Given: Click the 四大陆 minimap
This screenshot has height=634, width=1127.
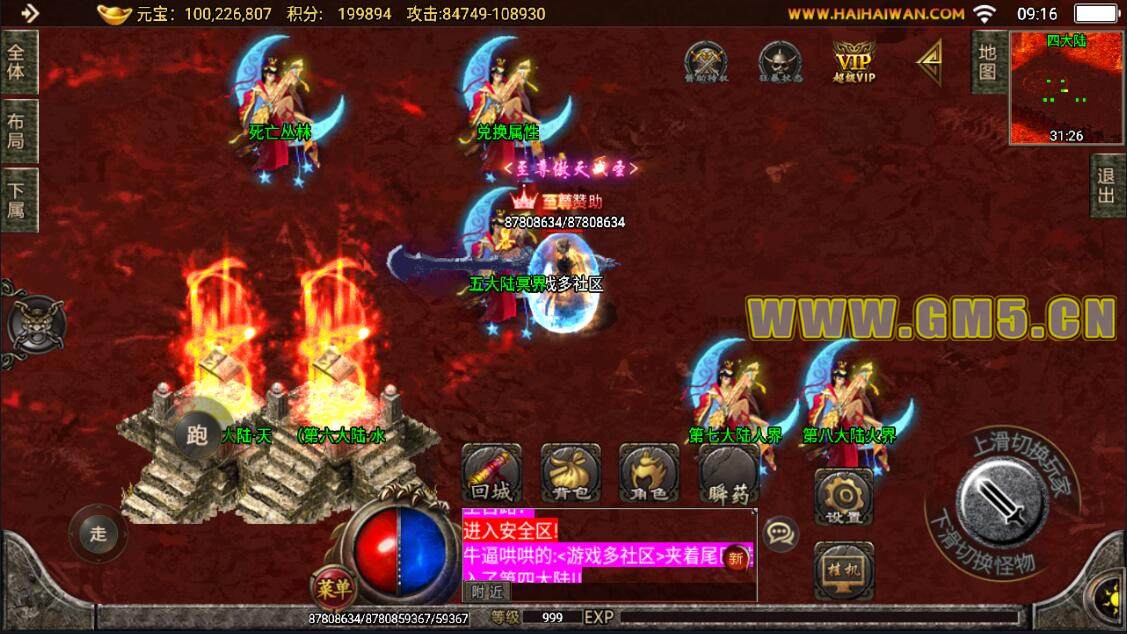Looking at the screenshot, I should click(1066, 87).
